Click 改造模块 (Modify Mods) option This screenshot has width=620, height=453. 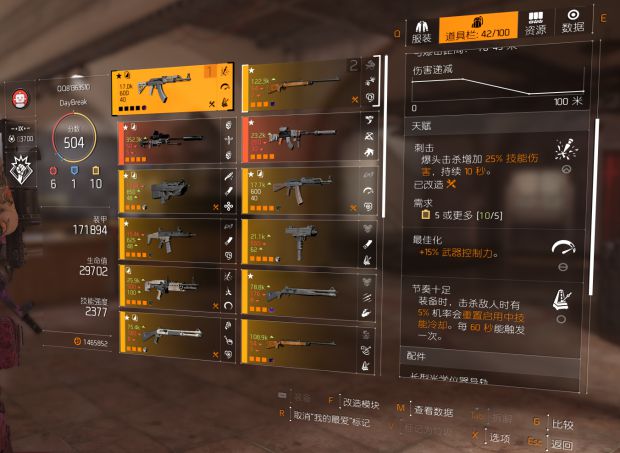point(362,402)
